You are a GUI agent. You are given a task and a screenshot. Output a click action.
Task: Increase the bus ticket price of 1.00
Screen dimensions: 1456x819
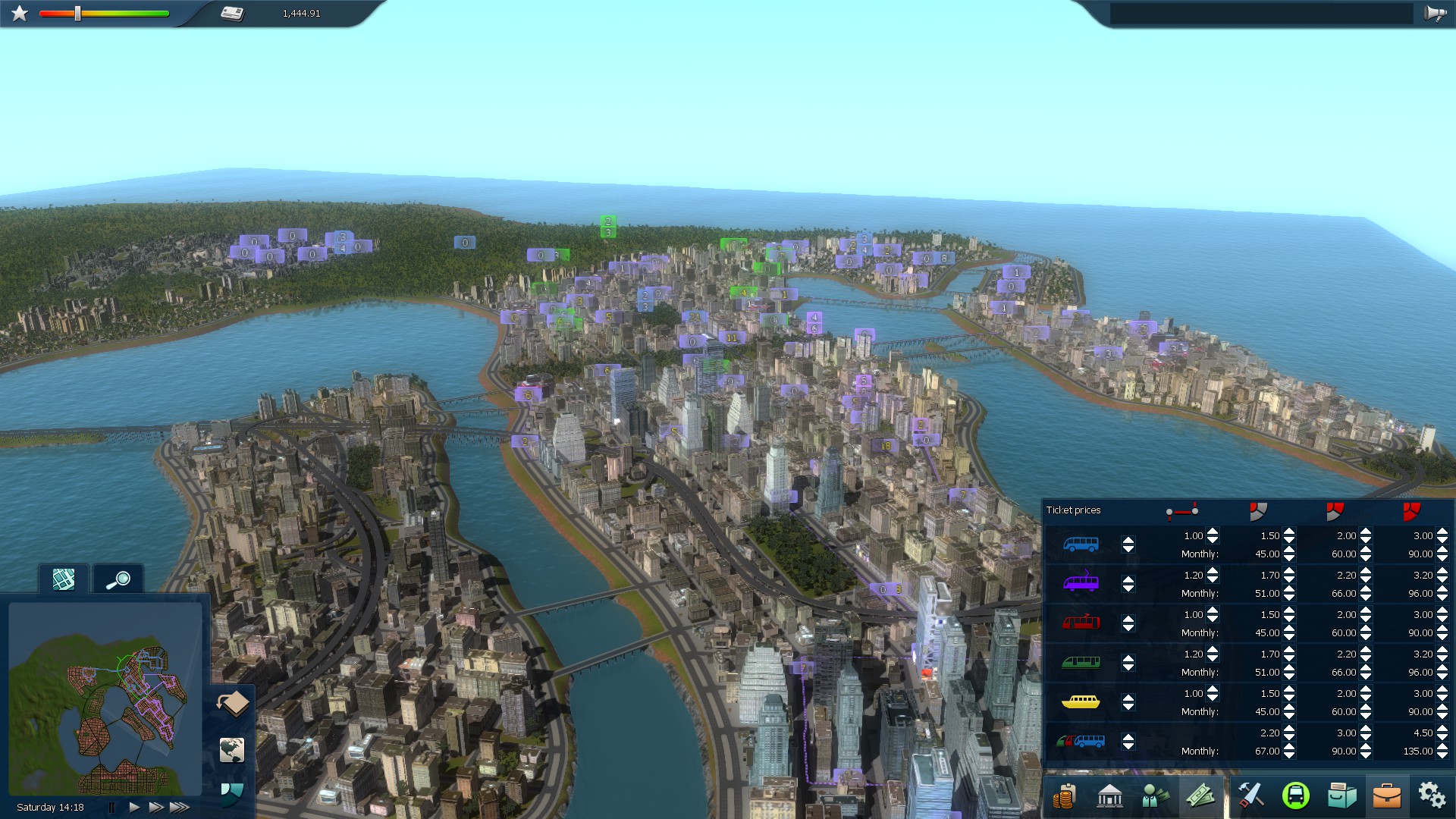(x=1213, y=532)
